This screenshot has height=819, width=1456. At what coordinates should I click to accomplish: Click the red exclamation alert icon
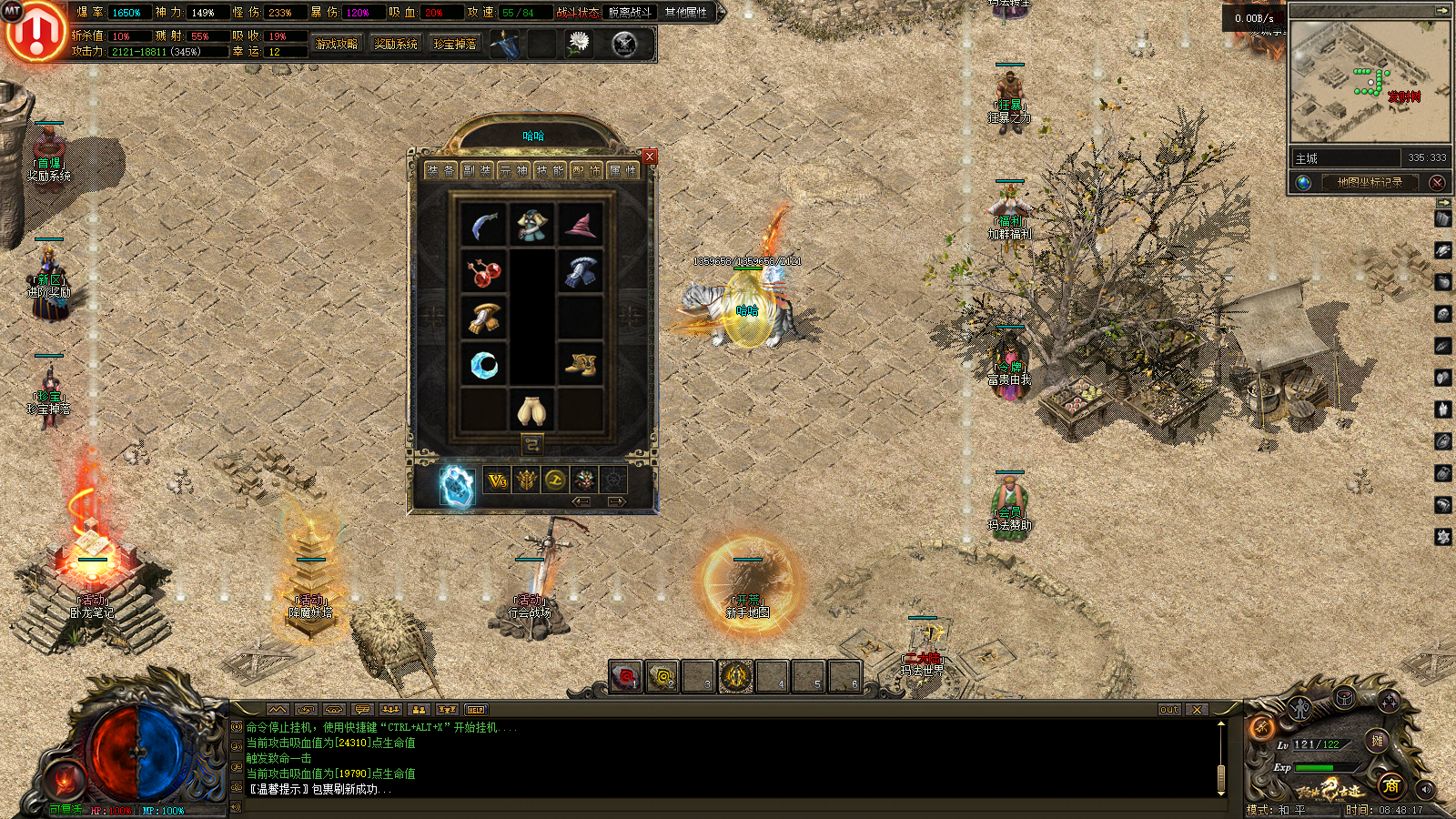pyautogui.click(x=35, y=33)
